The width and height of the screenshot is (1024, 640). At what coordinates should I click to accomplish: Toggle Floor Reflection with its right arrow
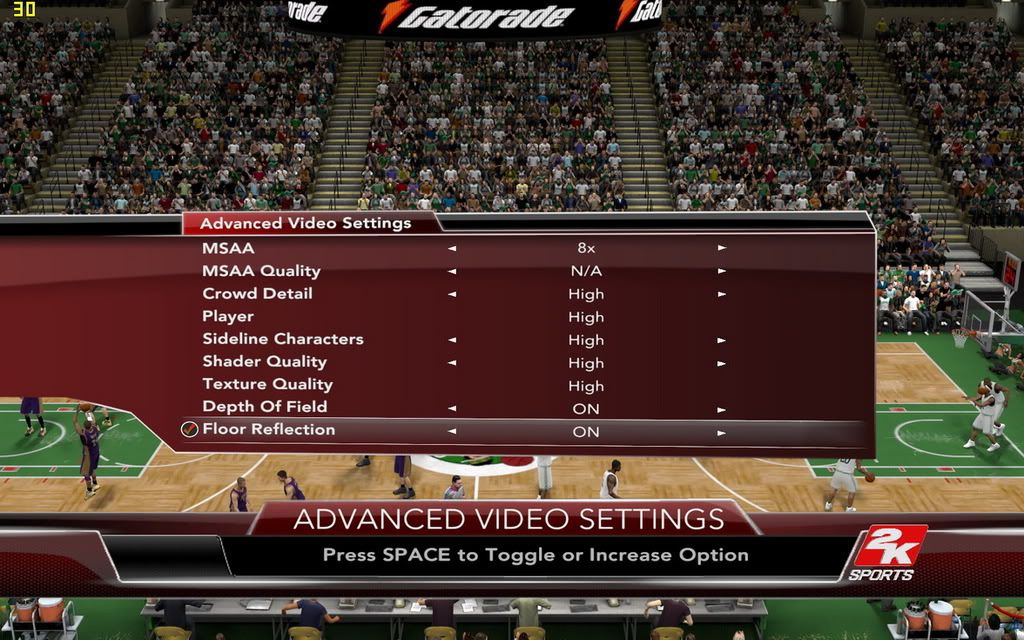[721, 433]
